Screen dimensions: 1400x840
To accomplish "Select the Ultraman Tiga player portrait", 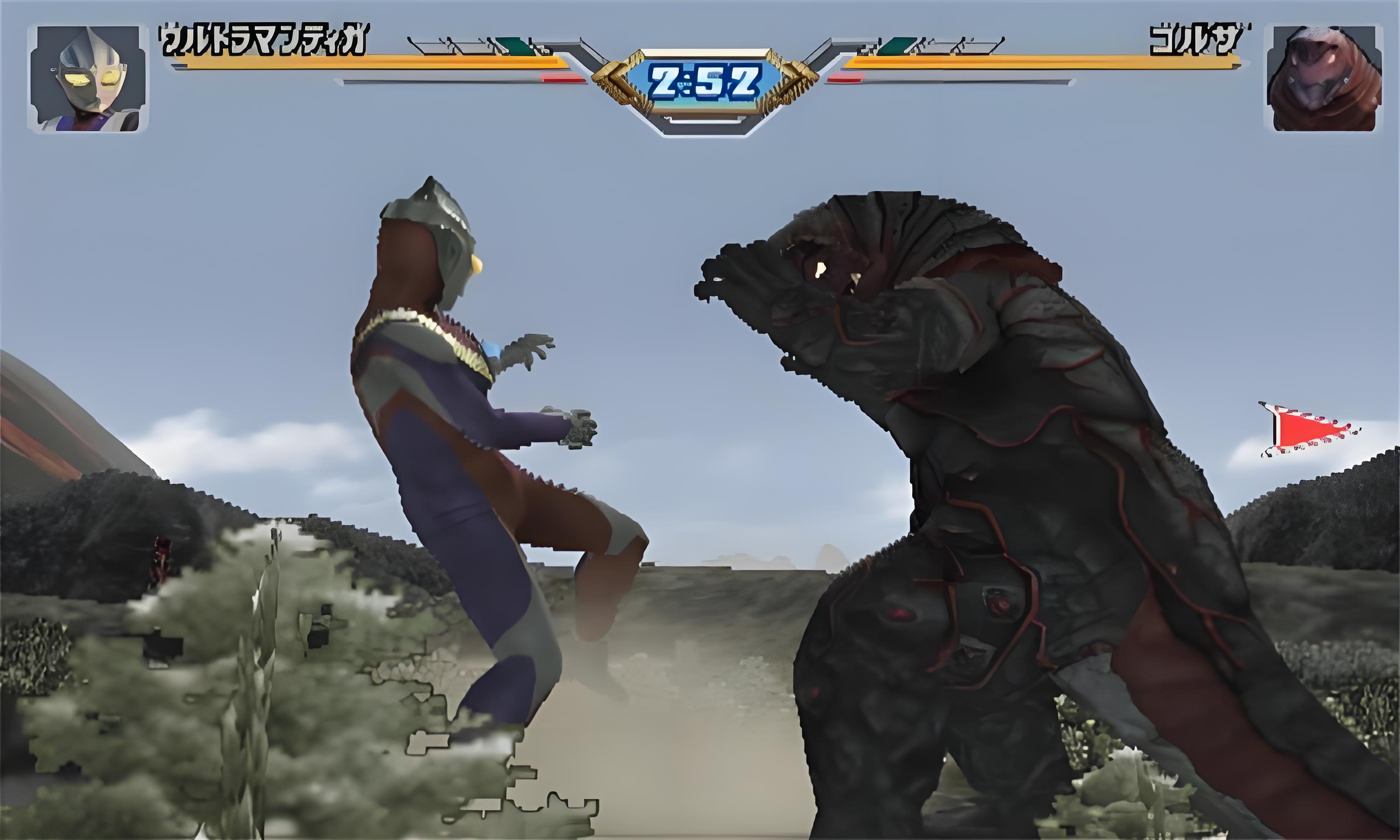I will (89, 79).
